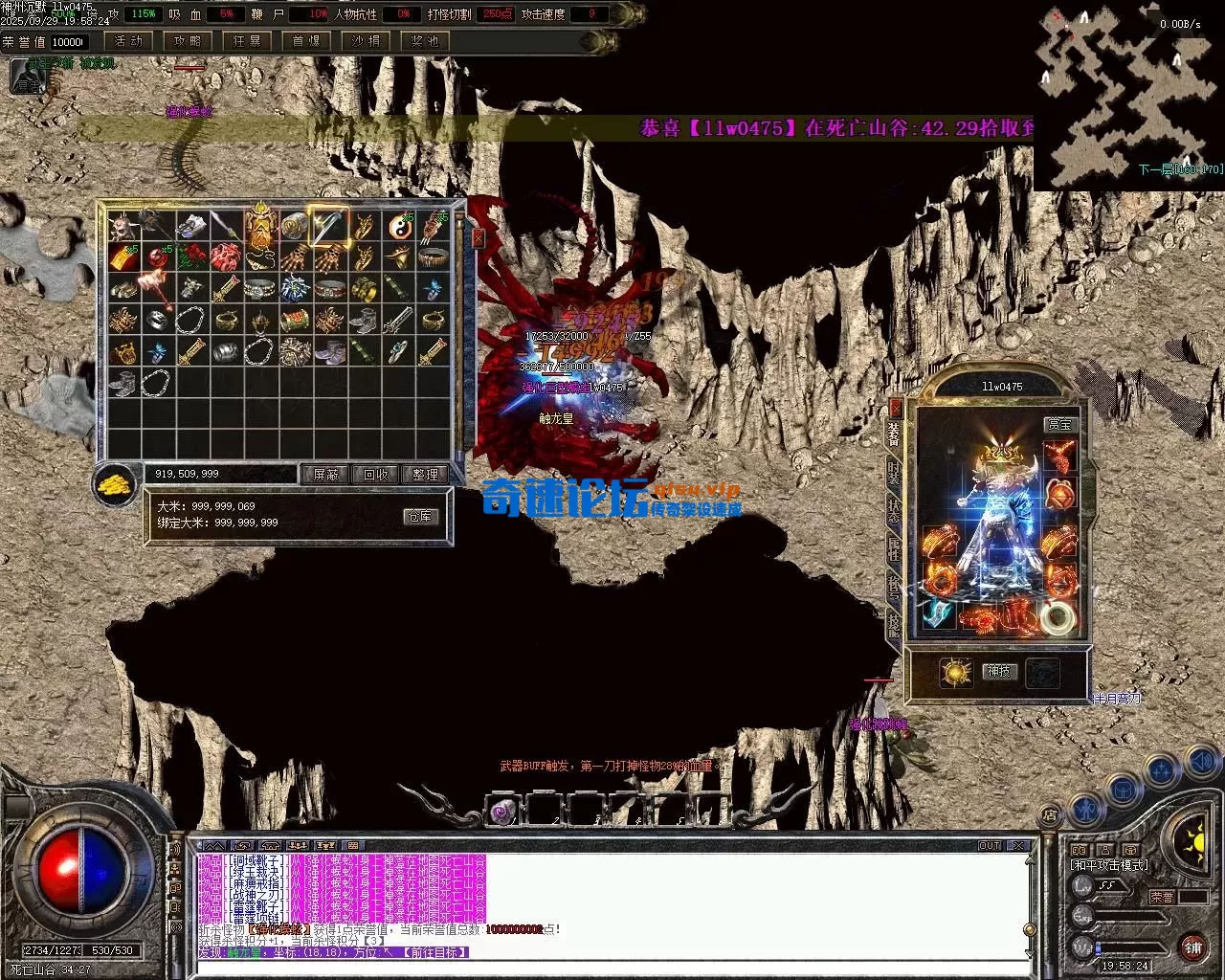Open the red 铺 stall button
Image resolution: width=1225 pixels, height=980 pixels.
pos(1192,947)
